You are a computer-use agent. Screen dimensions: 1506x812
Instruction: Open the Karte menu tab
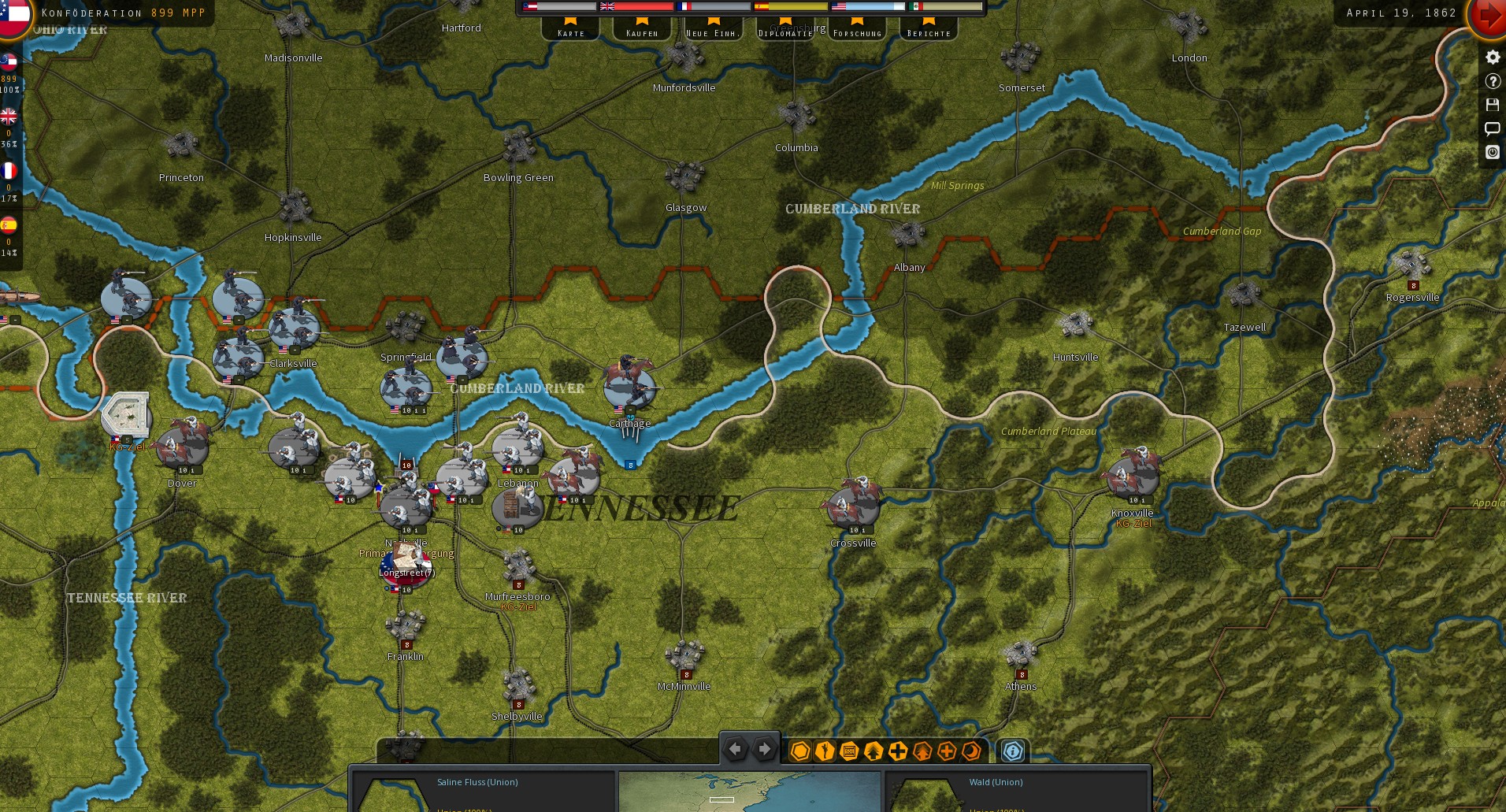click(570, 31)
